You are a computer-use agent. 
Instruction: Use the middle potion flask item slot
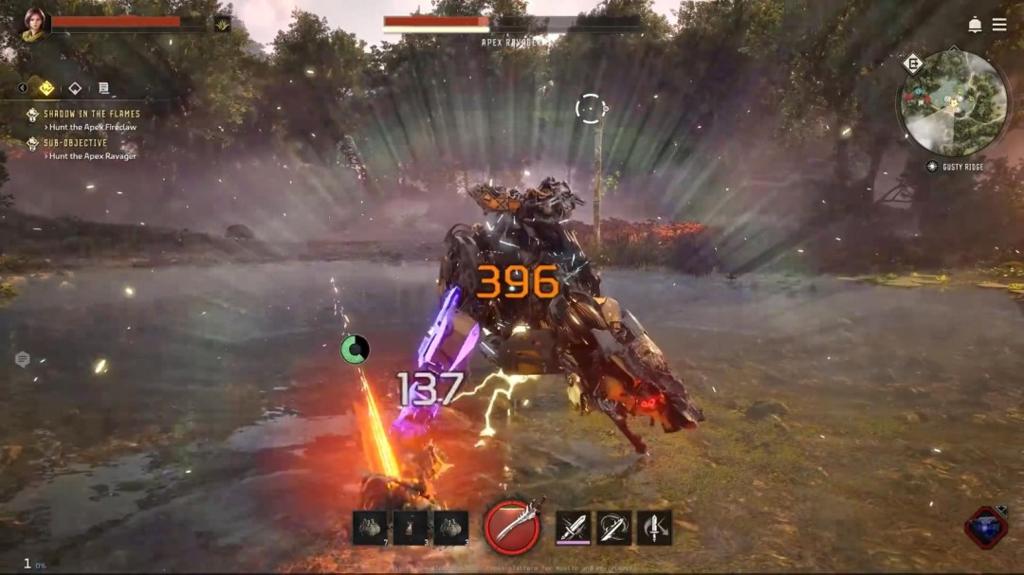point(410,527)
